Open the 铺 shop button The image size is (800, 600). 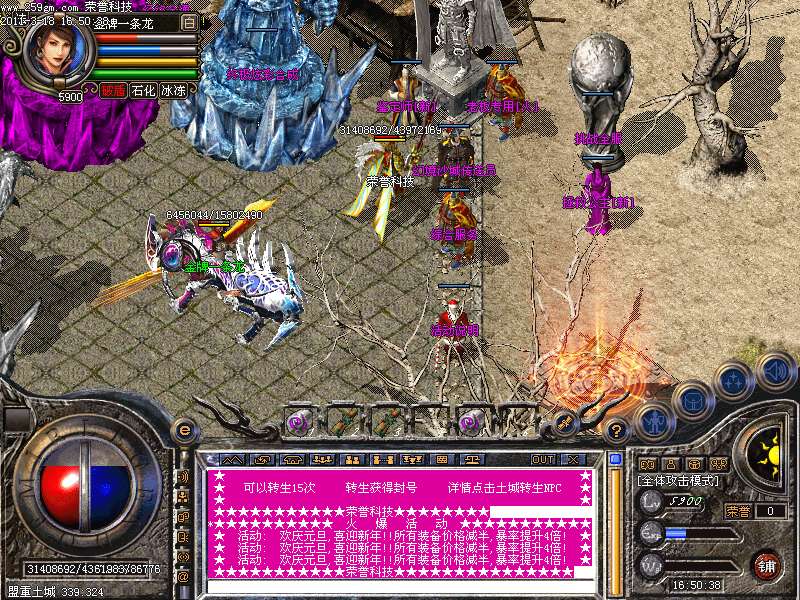pos(765,565)
